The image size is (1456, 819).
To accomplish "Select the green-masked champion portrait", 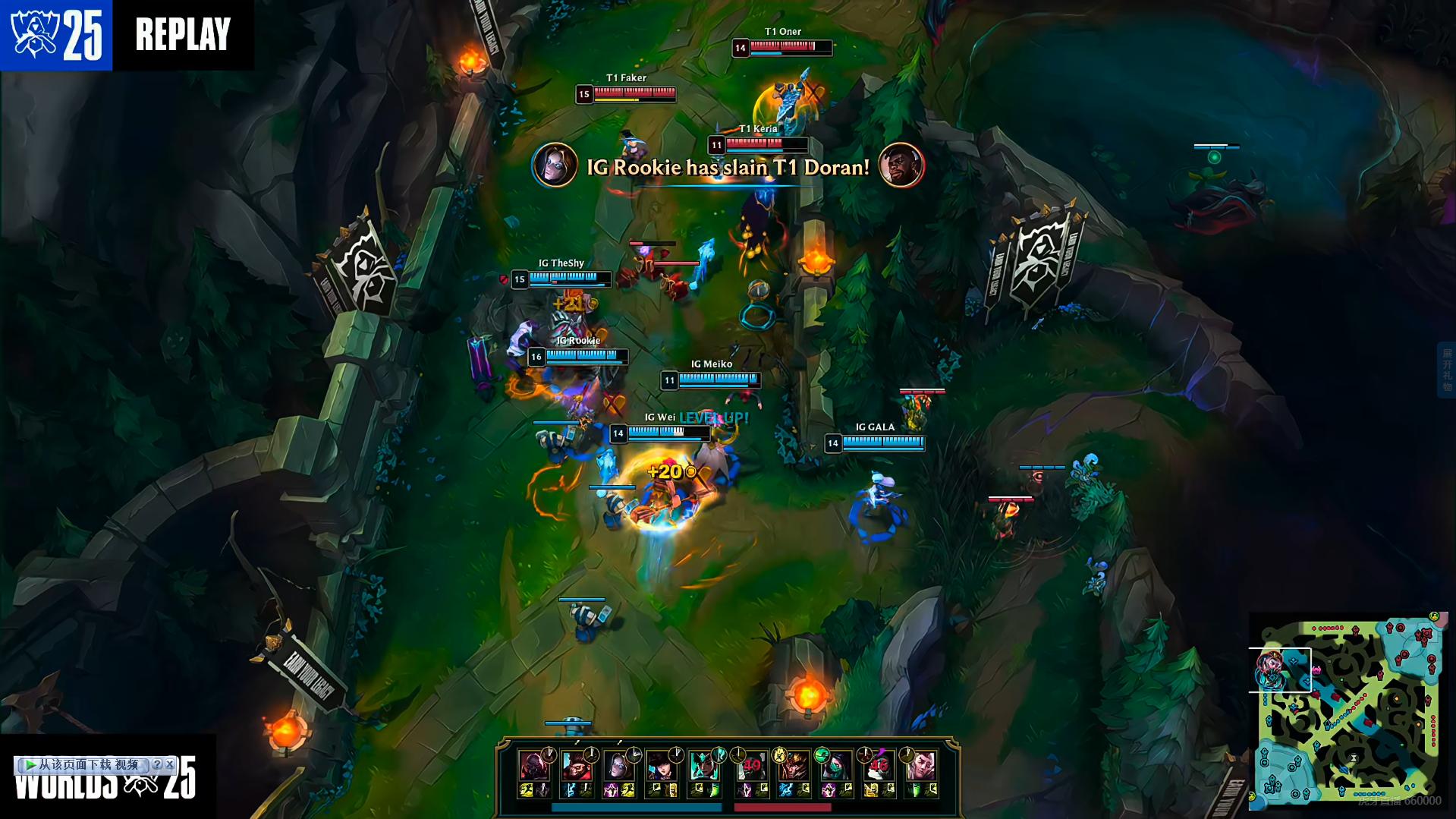I will (836, 767).
